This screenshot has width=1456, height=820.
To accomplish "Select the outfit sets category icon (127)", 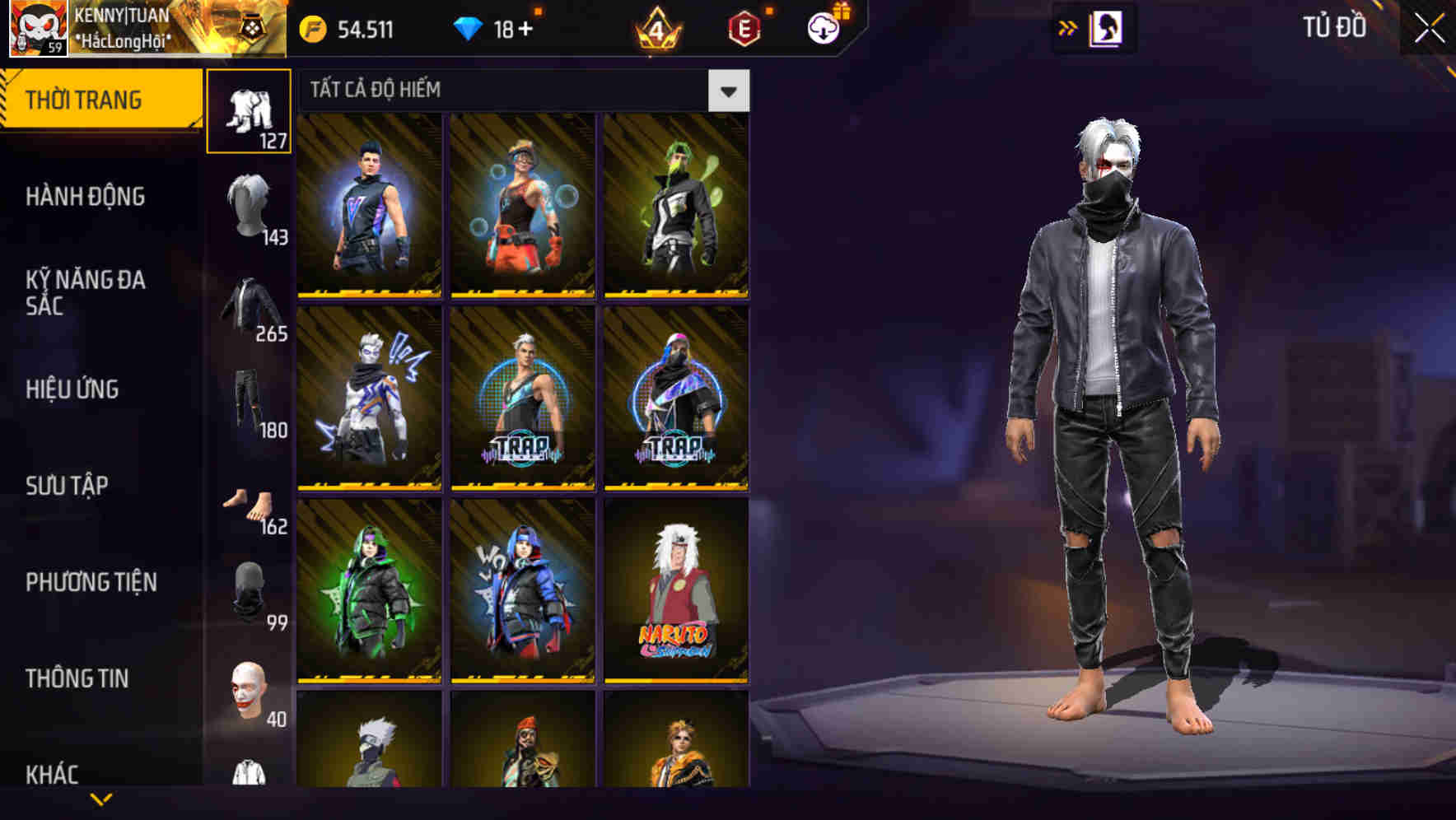I will [250, 109].
